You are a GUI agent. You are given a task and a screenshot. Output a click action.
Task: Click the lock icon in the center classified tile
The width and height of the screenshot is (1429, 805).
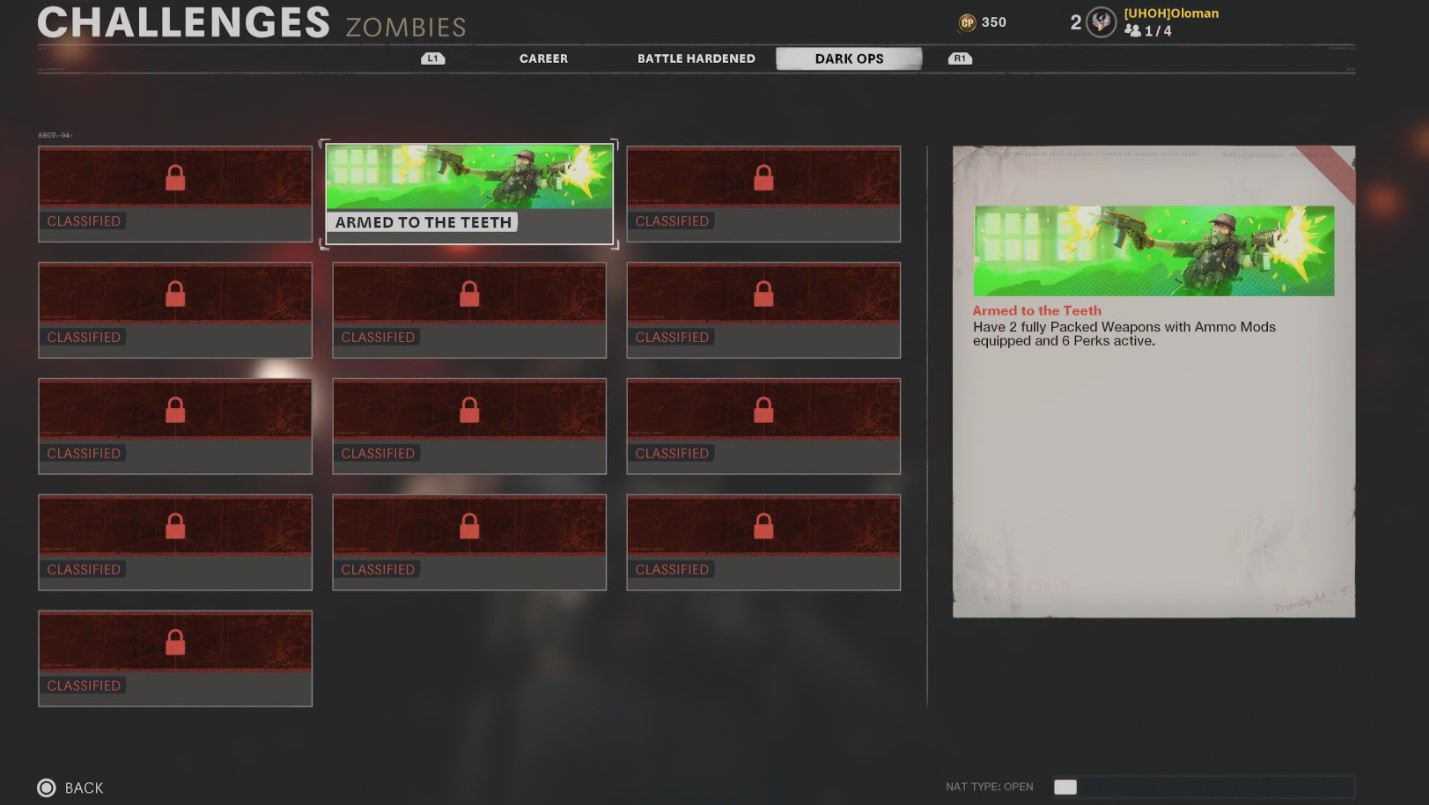[x=469, y=409]
